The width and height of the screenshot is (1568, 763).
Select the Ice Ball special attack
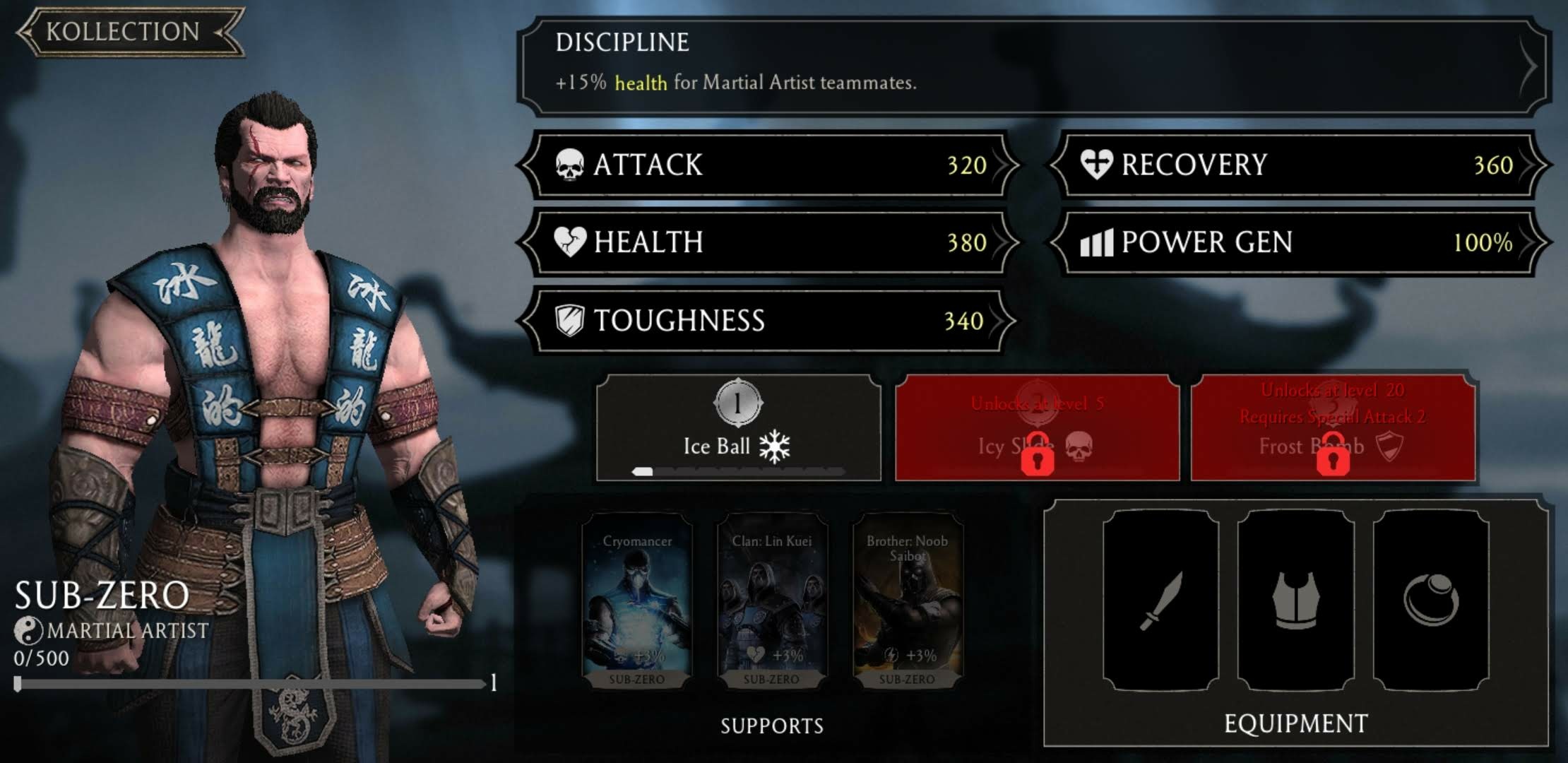click(738, 428)
